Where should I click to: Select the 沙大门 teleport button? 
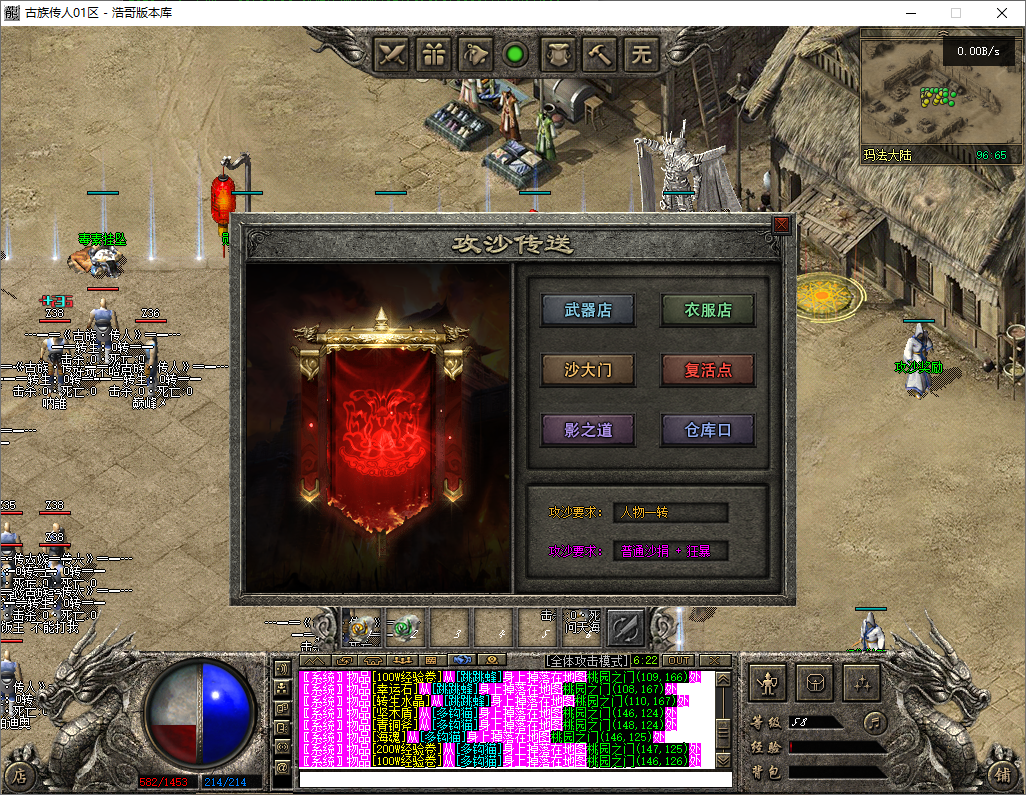coord(588,370)
